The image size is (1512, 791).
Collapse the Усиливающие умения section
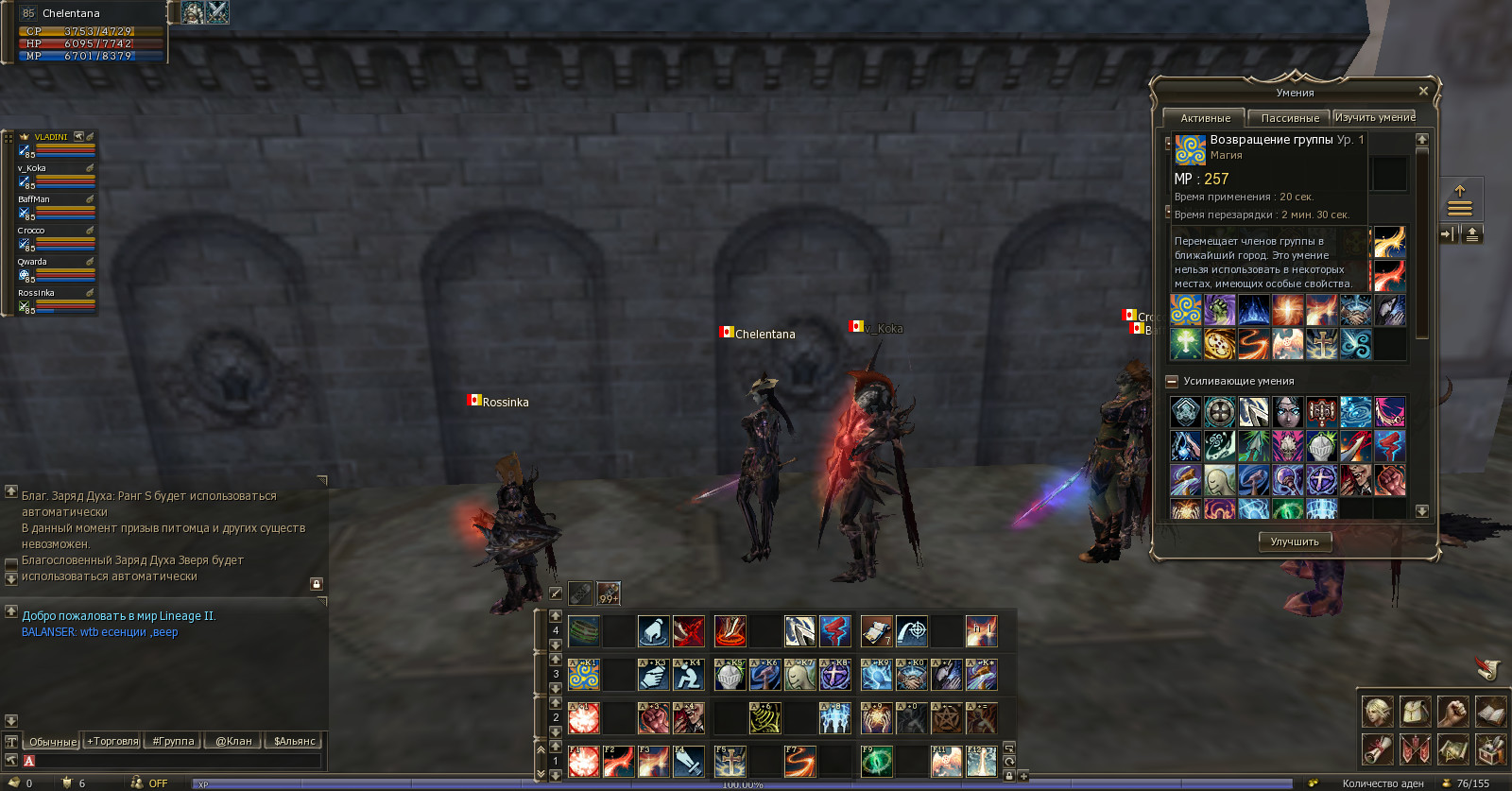(x=1172, y=382)
